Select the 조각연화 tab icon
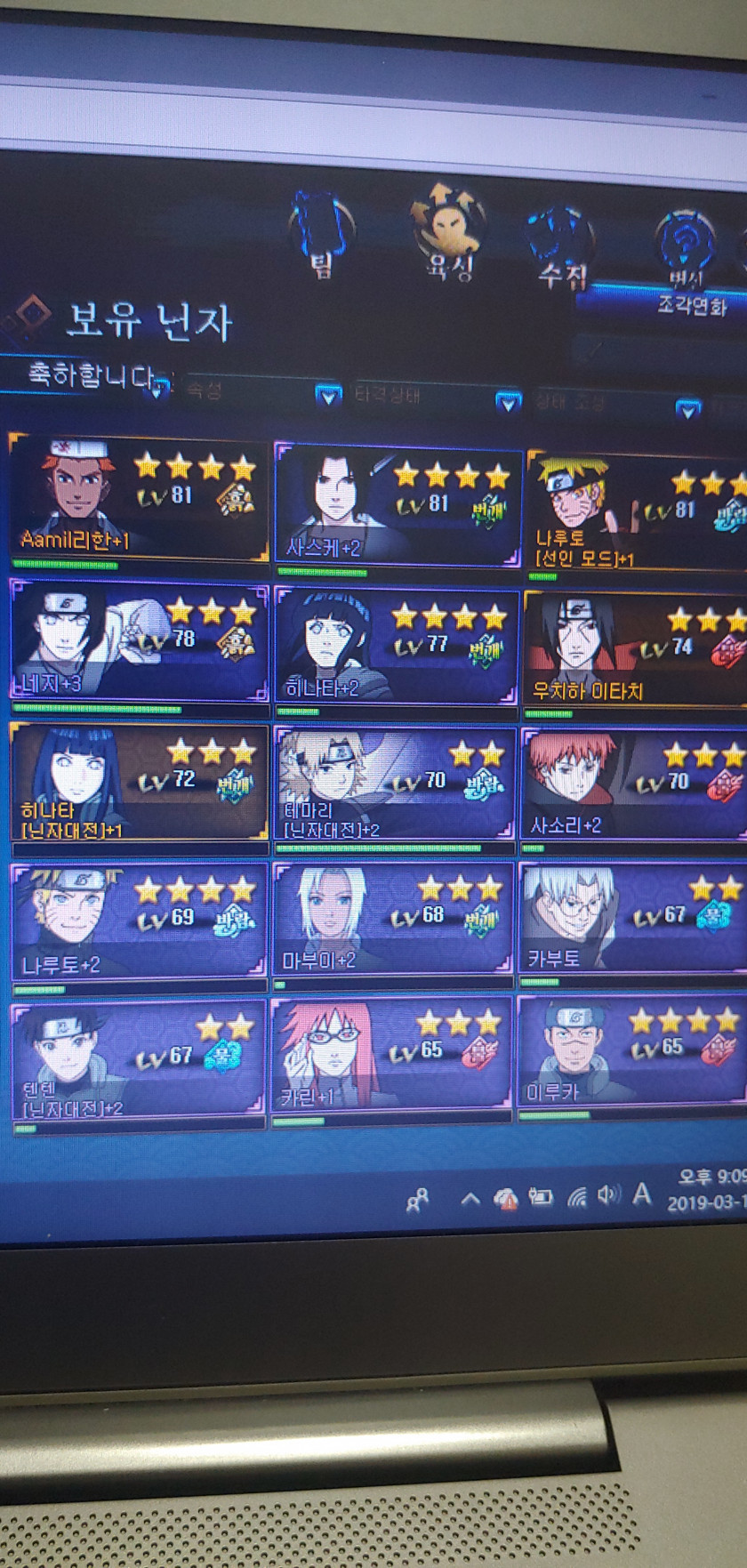 (687, 260)
